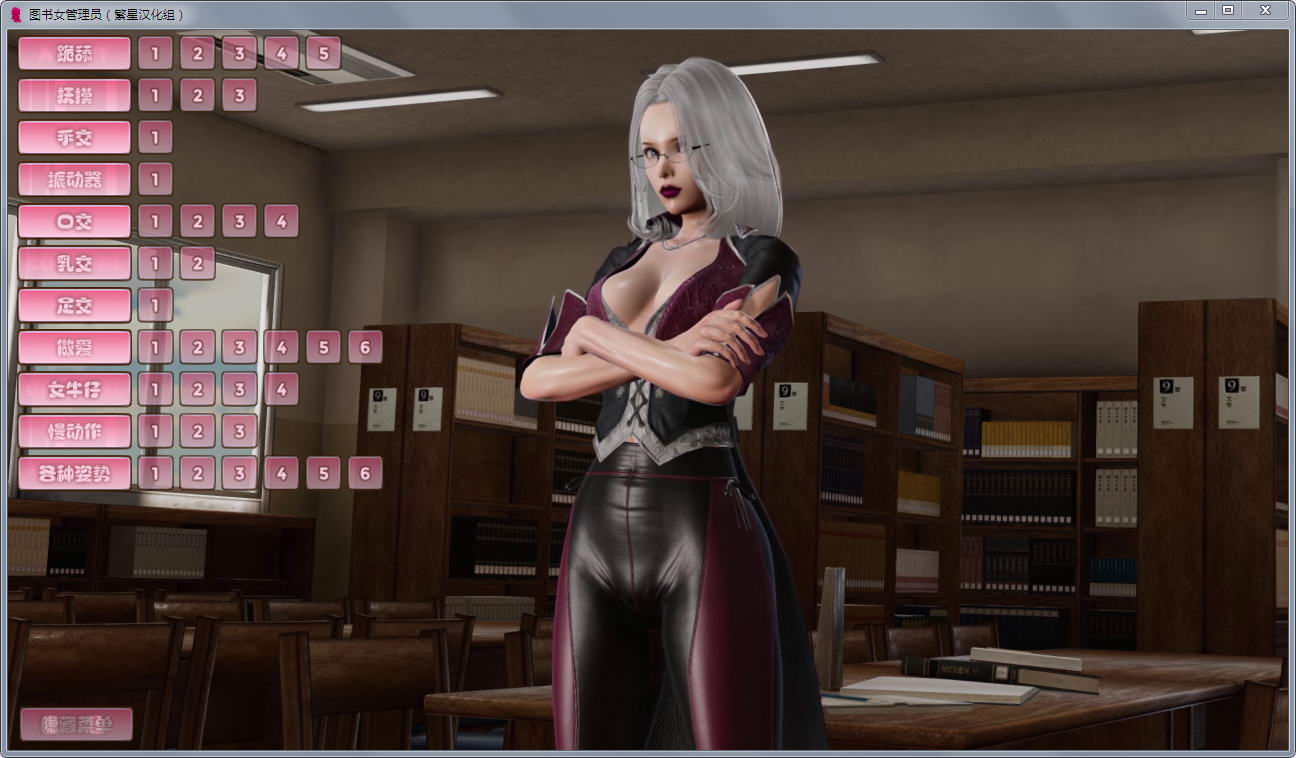
Task: Open the 做爱 category
Action: pyautogui.click(x=73, y=347)
